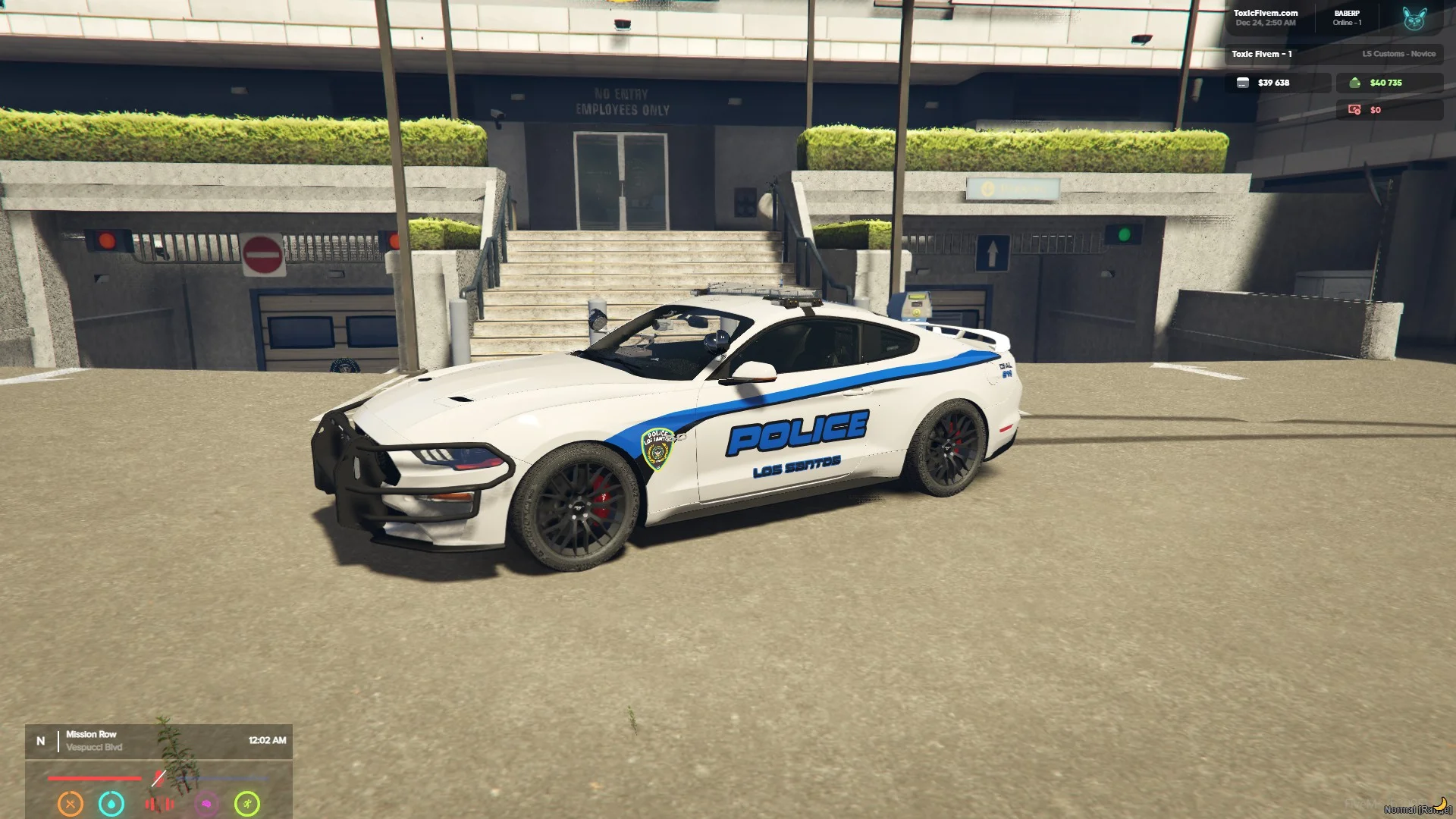Viewport: 1456px width, 819px height.
Task: Click the green cash wallet icon
Action: click(1354, 83)
